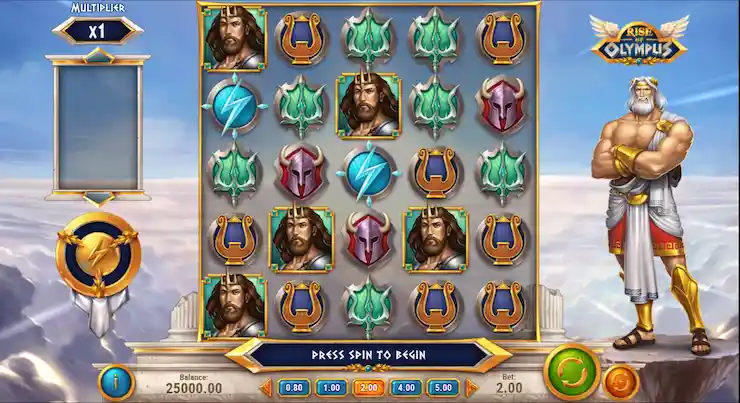Click the left arrow to decrease the bet

[x=267, y=387]
